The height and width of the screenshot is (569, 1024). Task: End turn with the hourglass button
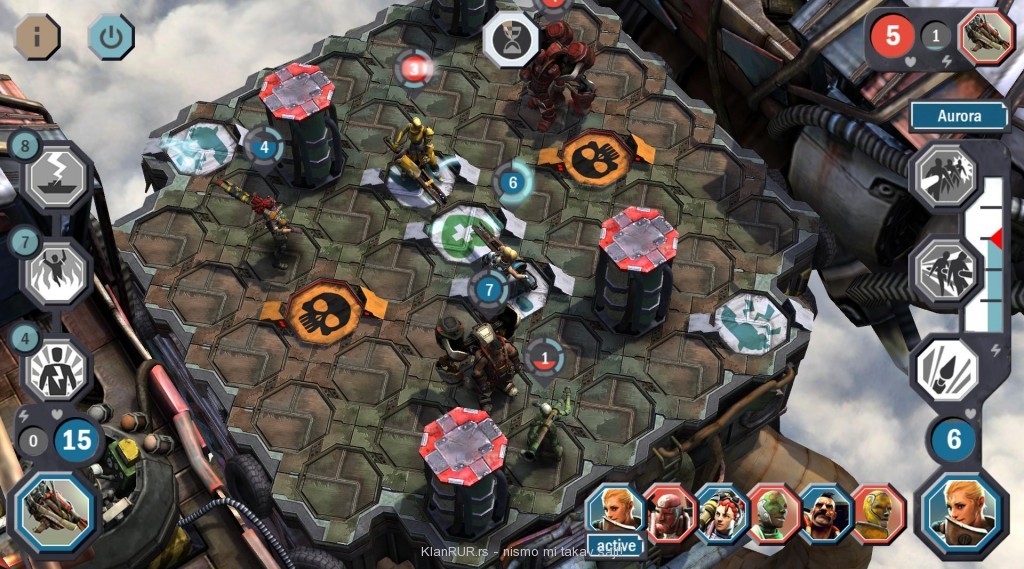pos(511,41)
